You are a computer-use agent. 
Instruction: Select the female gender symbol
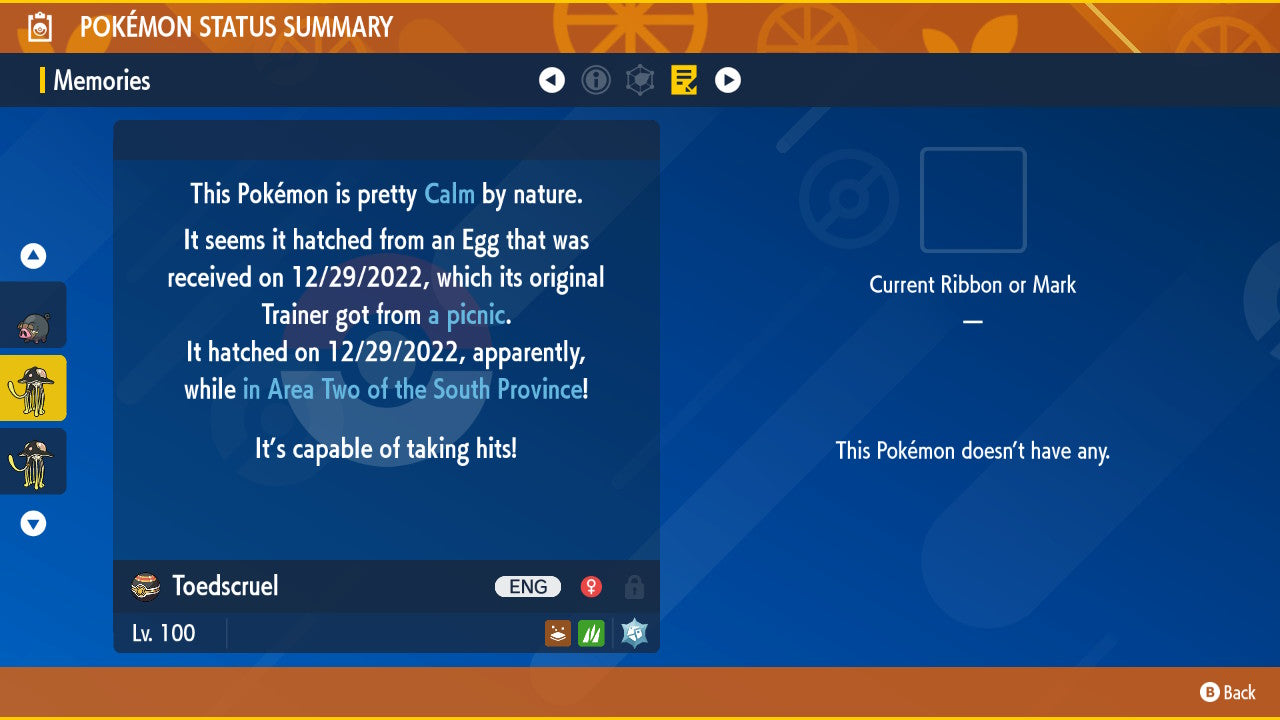(x=590, y=586)
